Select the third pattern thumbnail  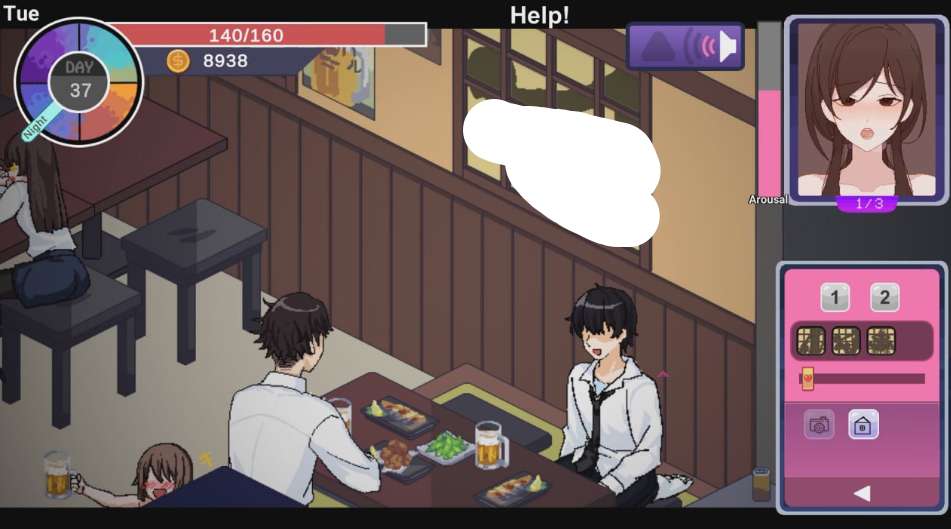click(x=881, y=341)
